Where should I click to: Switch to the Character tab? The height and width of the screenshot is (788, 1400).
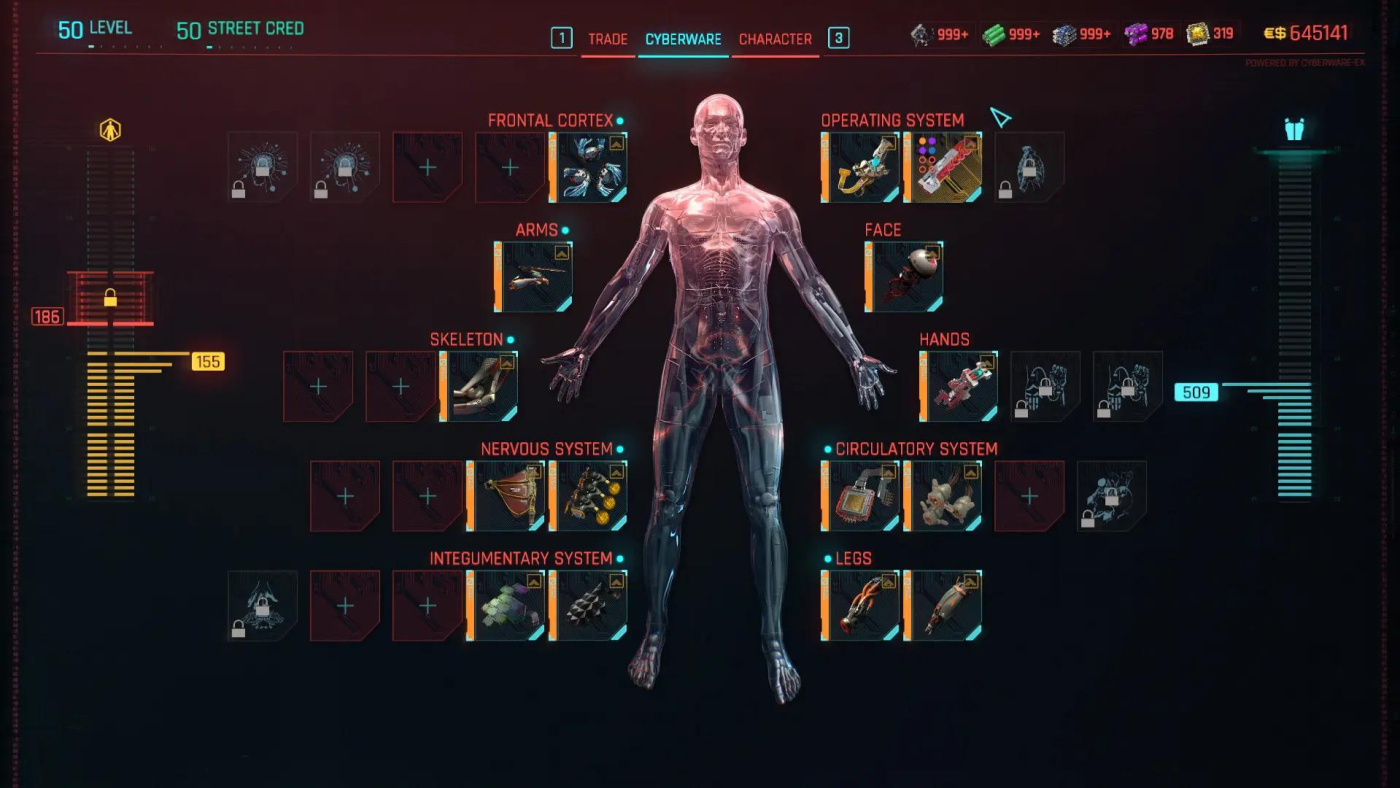click(x=775, y=40)
